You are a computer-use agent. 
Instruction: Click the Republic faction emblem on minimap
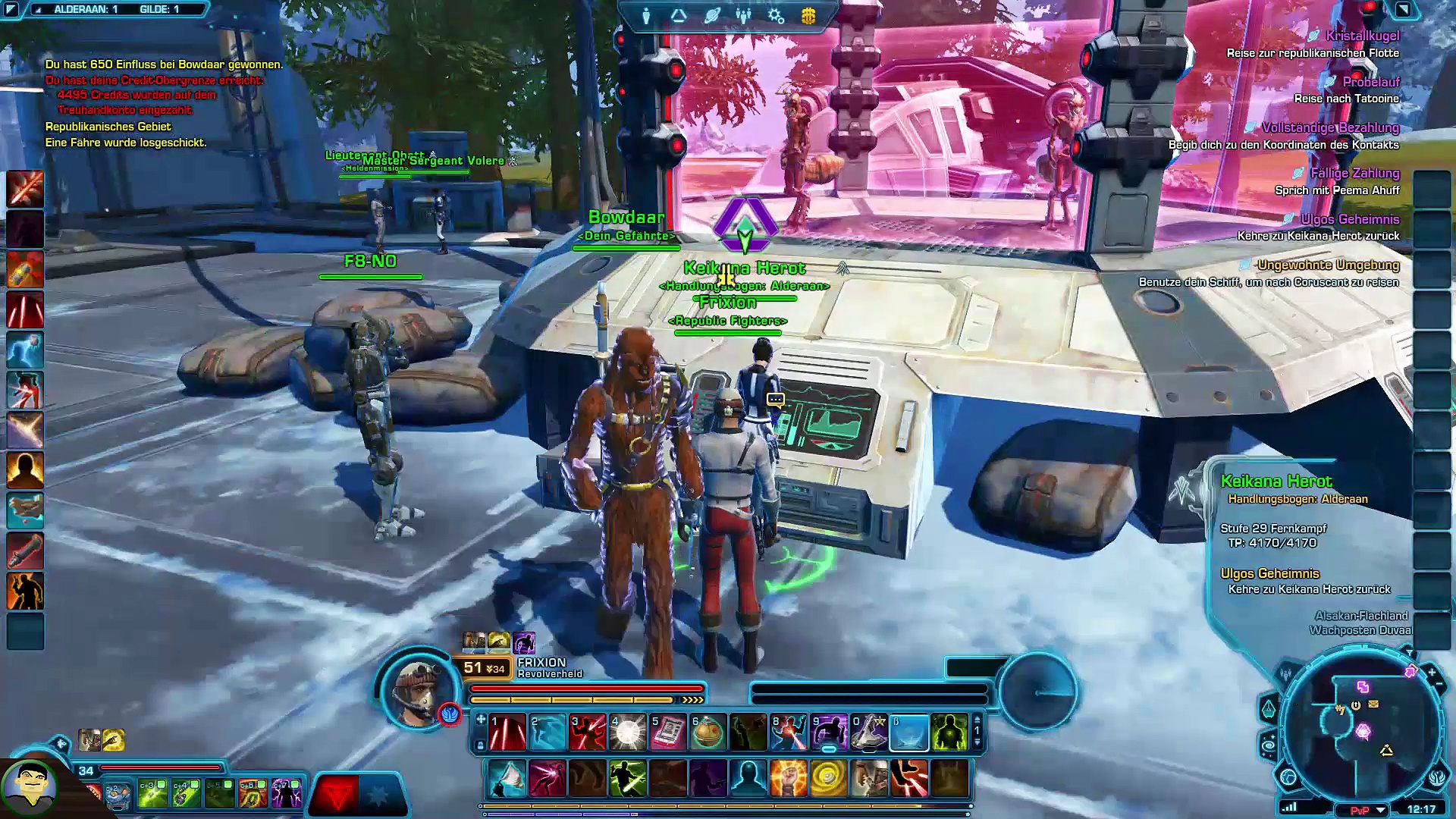(1439, 778)
